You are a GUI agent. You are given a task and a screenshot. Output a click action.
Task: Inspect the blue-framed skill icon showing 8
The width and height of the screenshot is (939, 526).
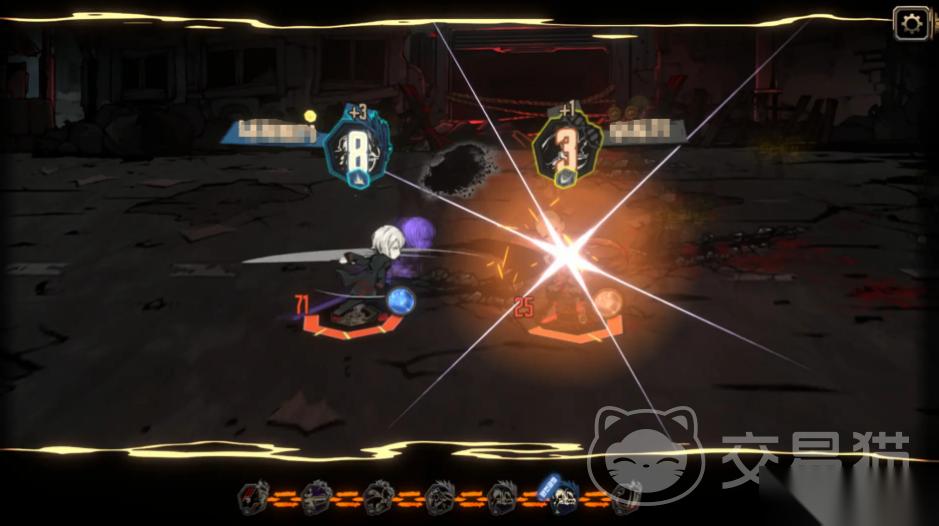(356, 151)
